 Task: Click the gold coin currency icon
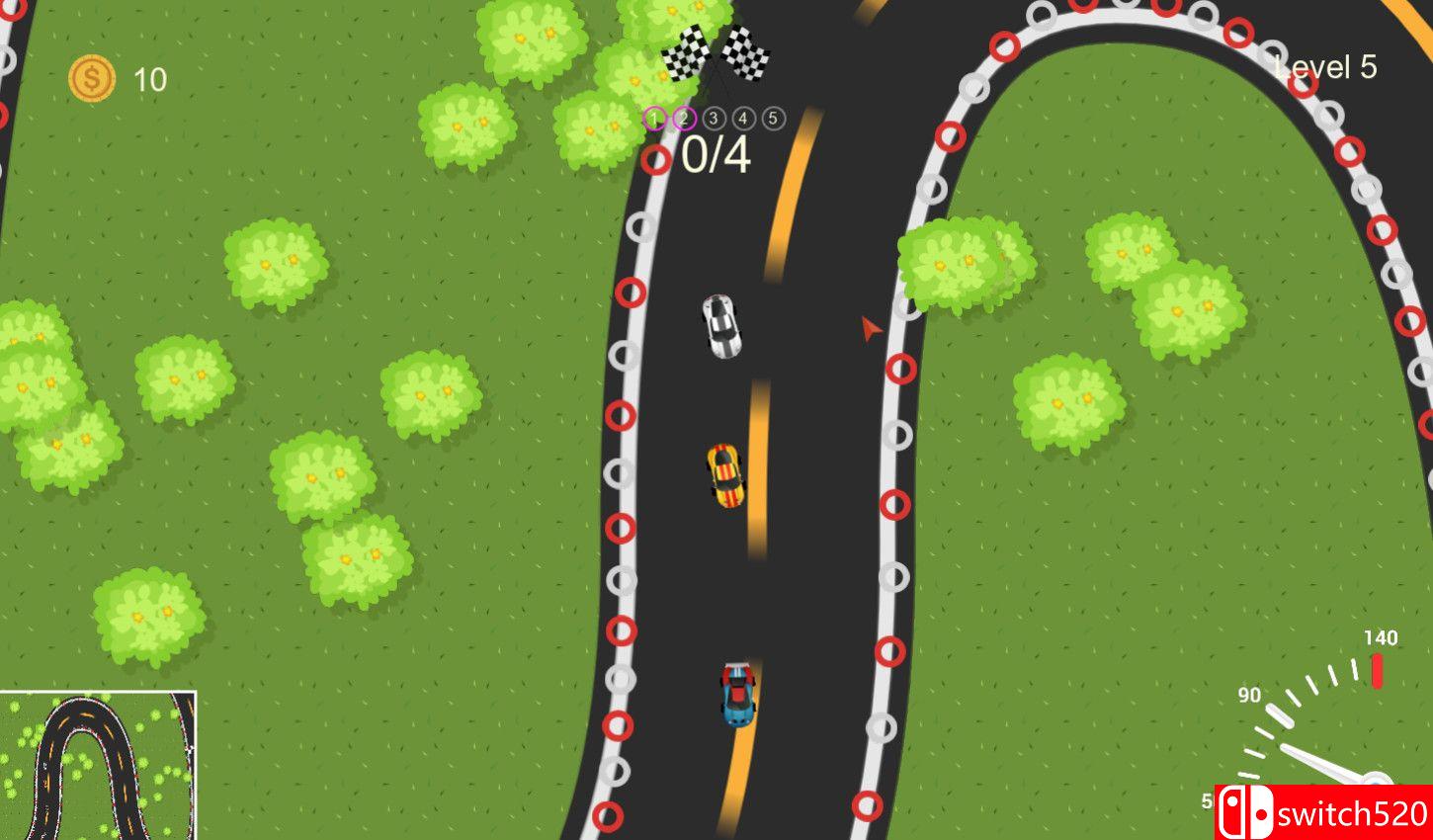click(89, 79)
